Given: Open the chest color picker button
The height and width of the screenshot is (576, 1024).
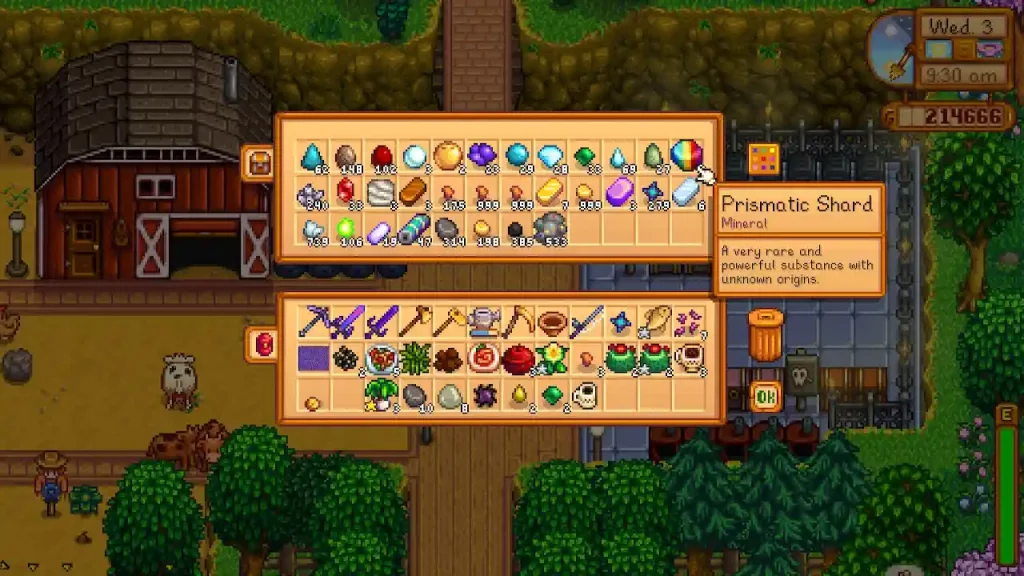Looking at the screenshot, I should click(x=762, y=159).
